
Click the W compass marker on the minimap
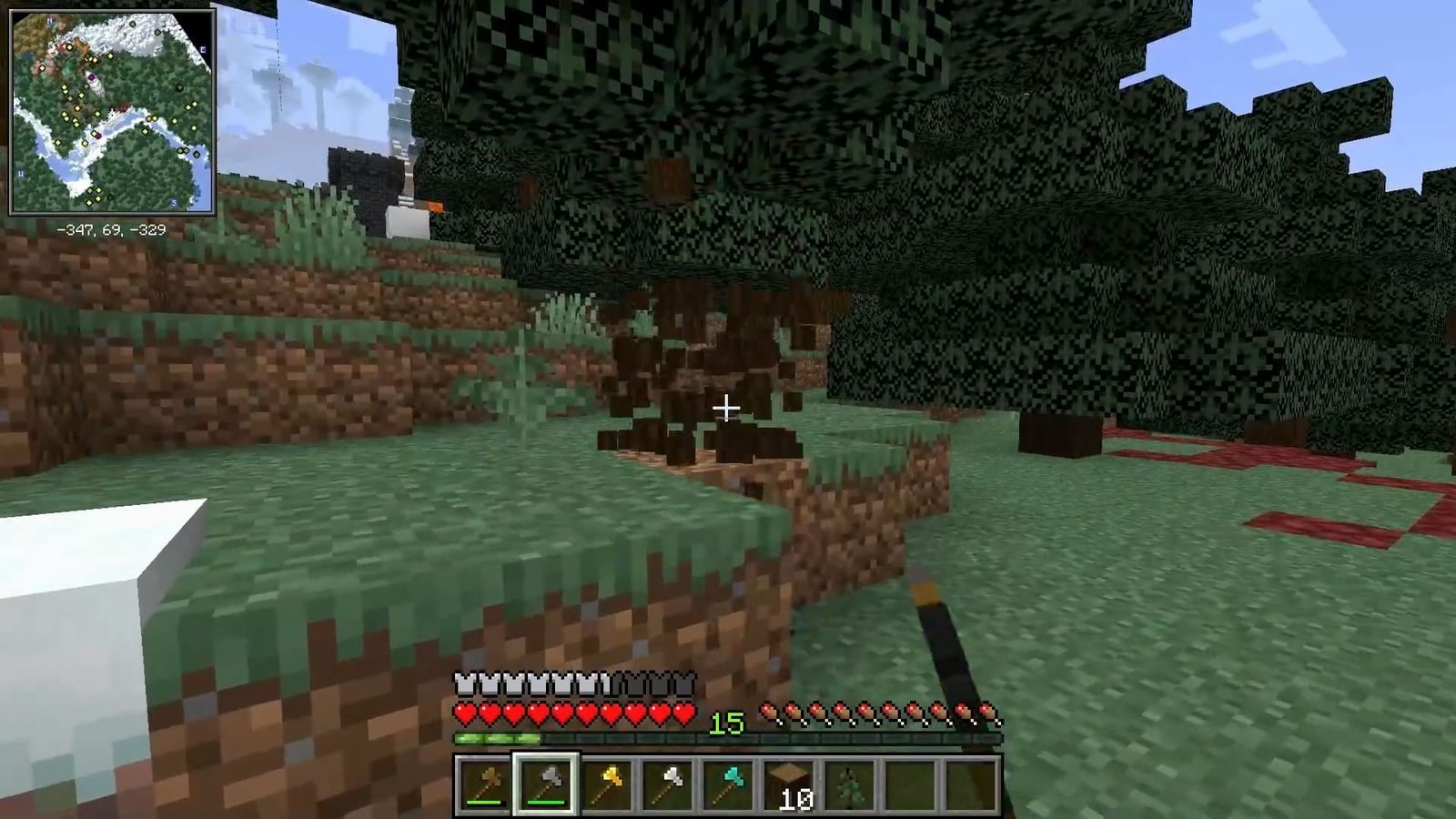22,173
